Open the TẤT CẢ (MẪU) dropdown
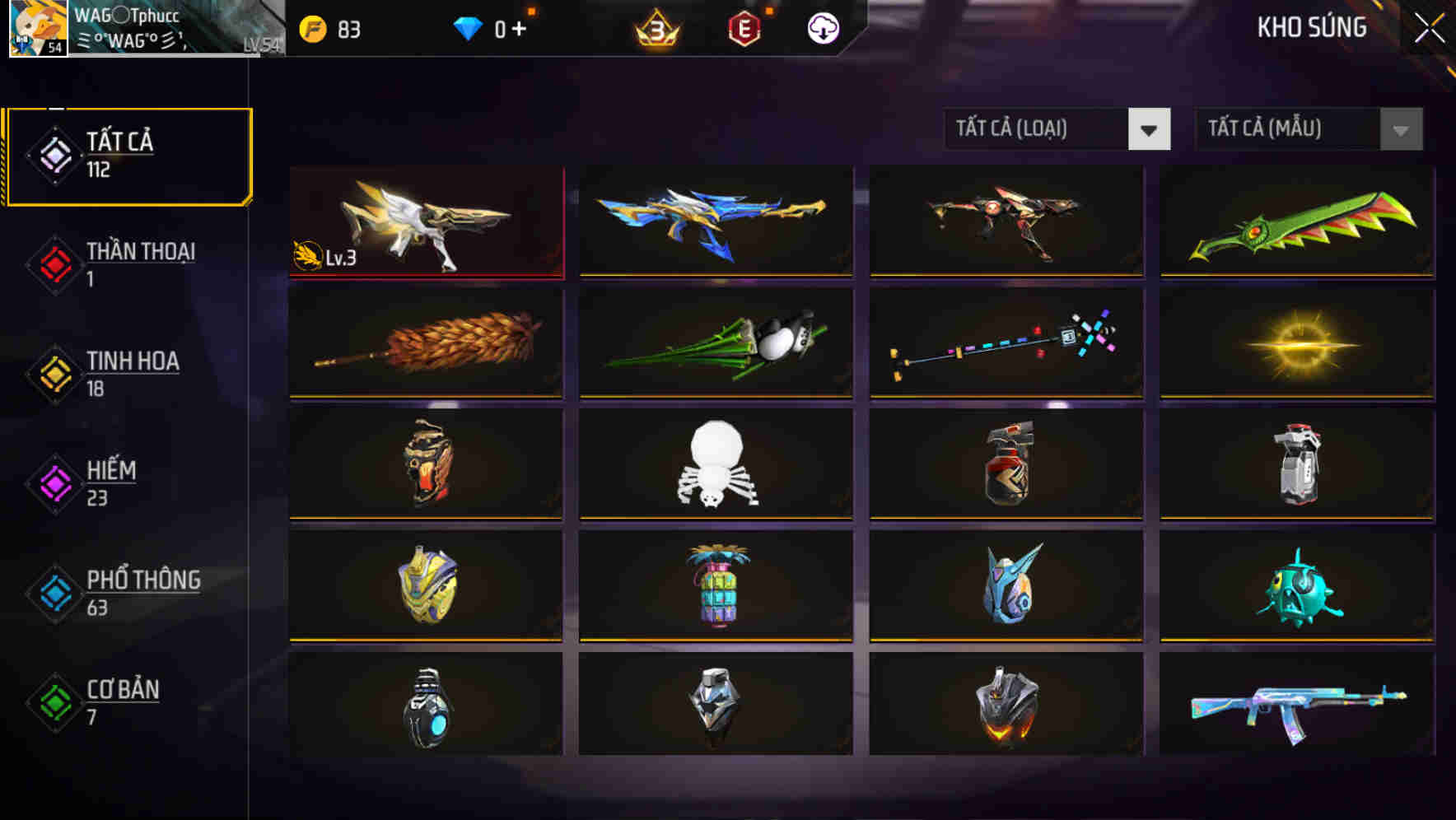The width and height of the screenshot is (1456, 820). (x=1308, y=129)
